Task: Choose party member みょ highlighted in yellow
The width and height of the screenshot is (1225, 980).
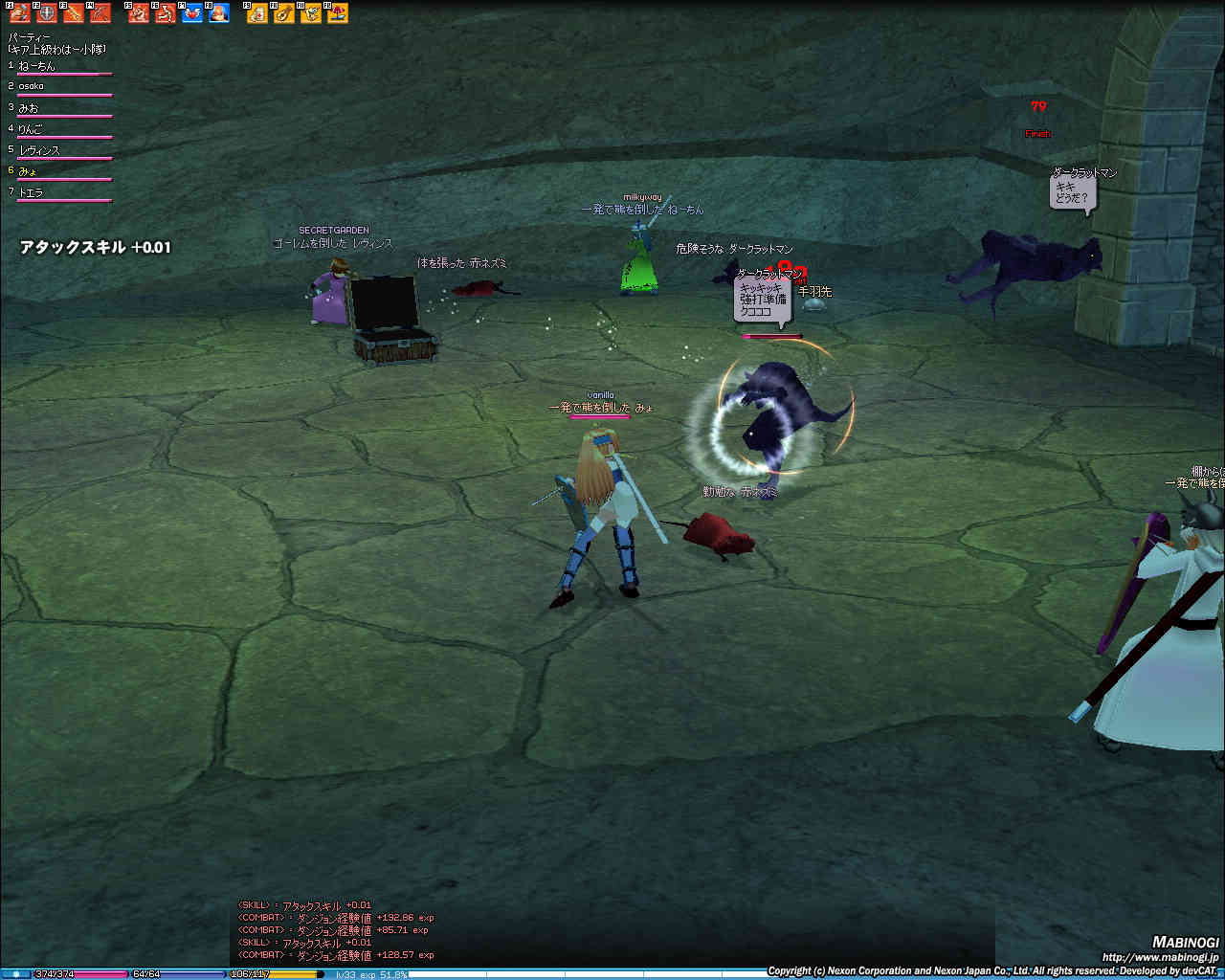Action: click(28, 171)
